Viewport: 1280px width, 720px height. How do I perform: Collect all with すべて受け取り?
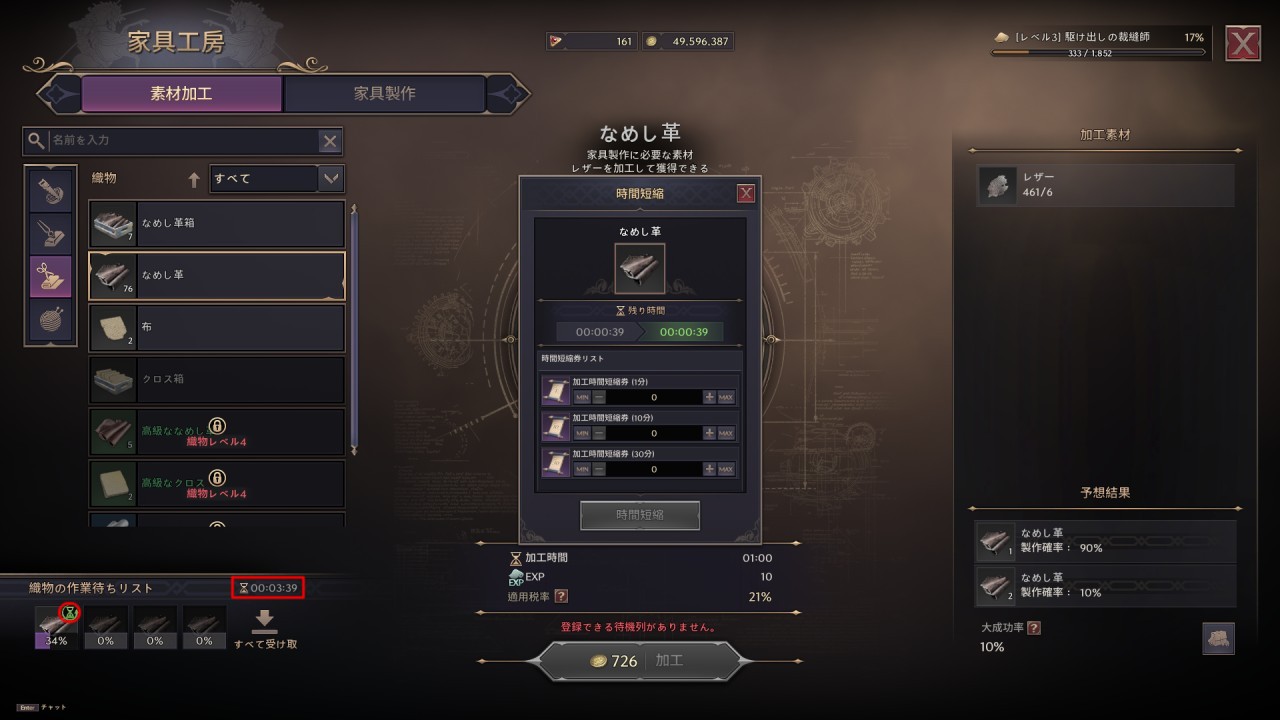tap(265, 630)
